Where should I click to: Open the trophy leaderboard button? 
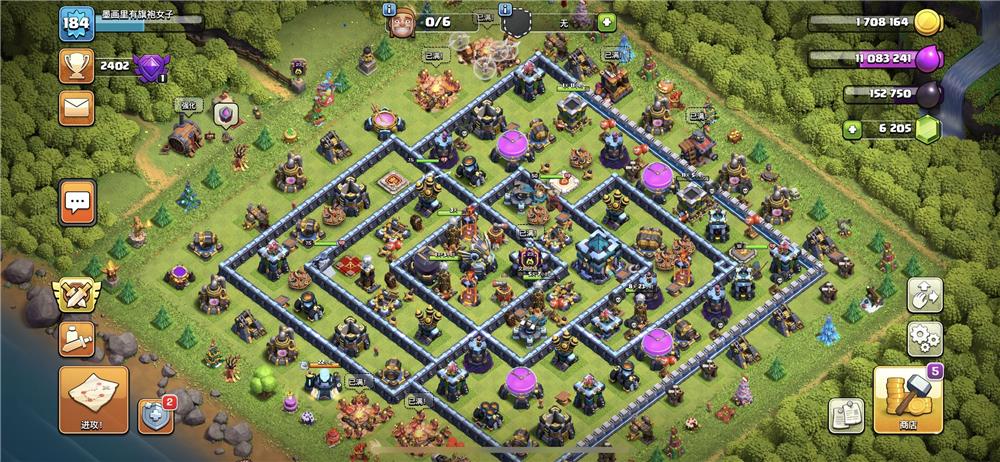coord(76,67)
